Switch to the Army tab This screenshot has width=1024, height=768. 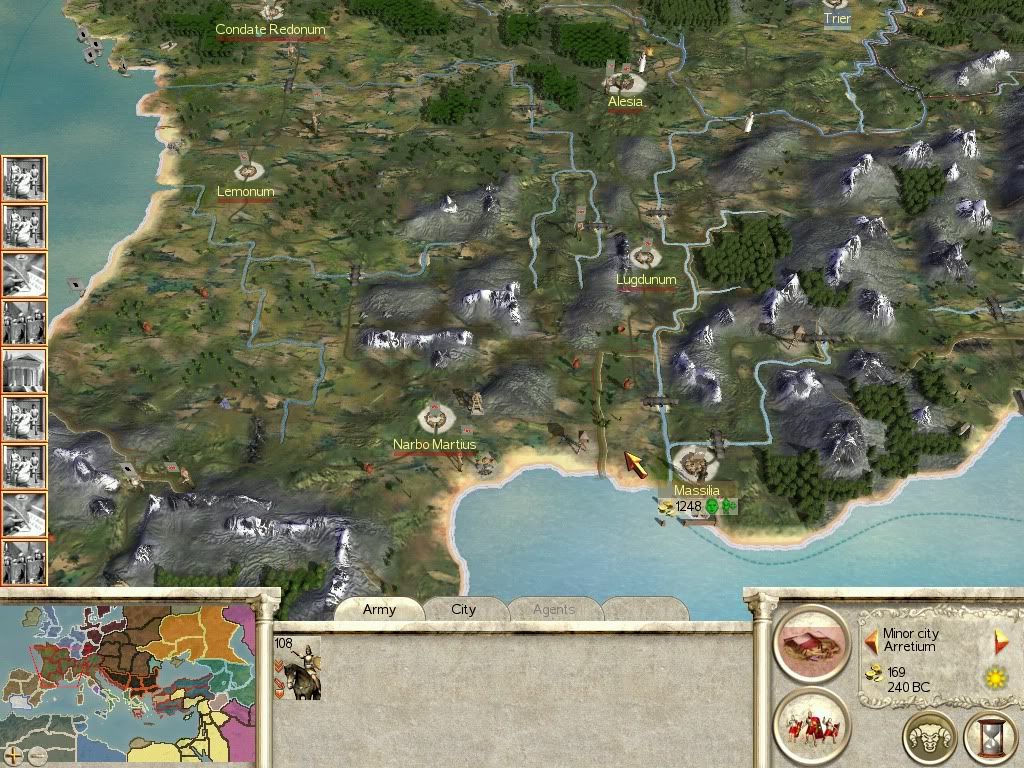pyautogui.click(x=379, y=609)
